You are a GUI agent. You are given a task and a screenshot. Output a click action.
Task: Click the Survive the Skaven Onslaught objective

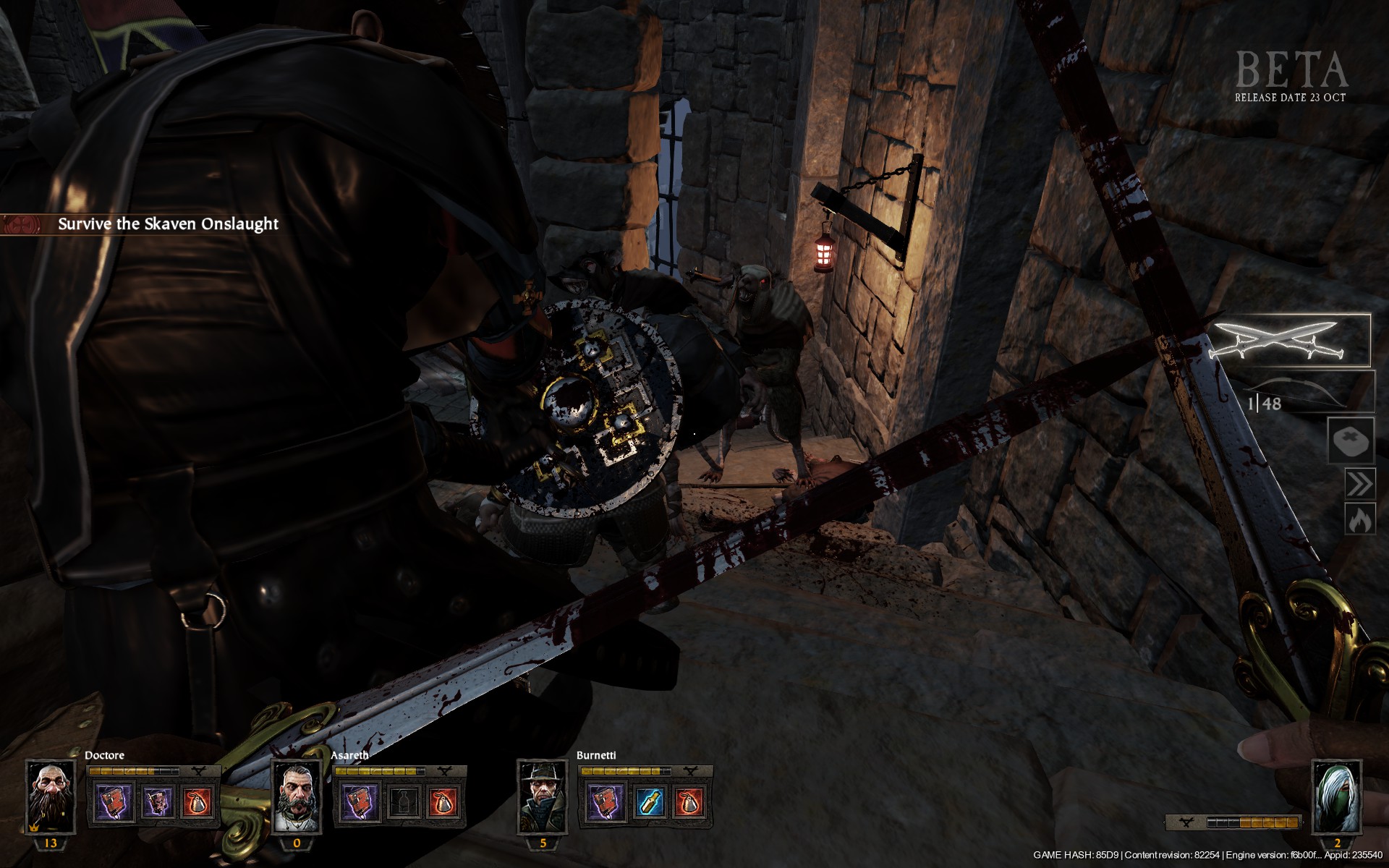(168, 224)
